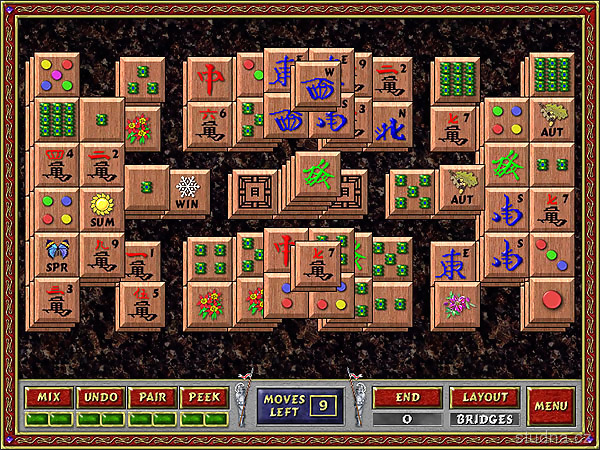Pick the sun SUM season tile
This screenshot has height=450, width=600.
102,210
